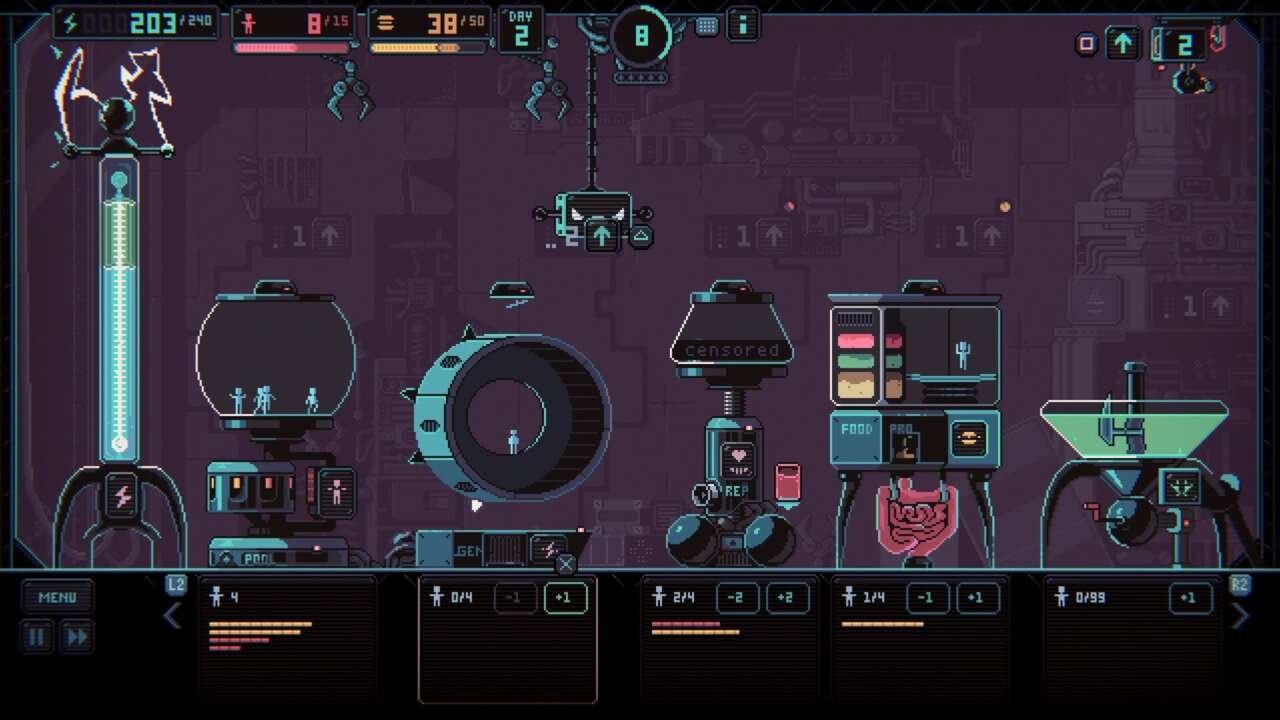Add one worker to the 0/99 funnel machine

pyautogui.click(x=1189, y=598)
